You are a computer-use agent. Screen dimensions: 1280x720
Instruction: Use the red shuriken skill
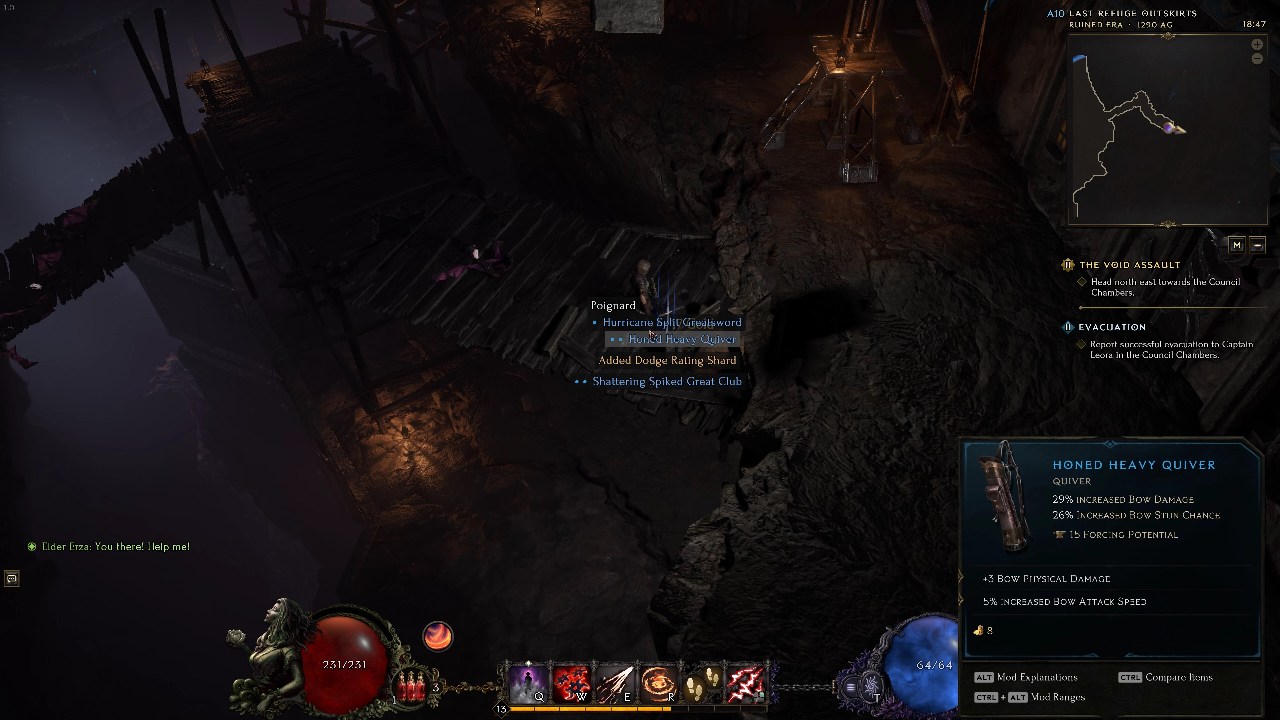[570, 685]
